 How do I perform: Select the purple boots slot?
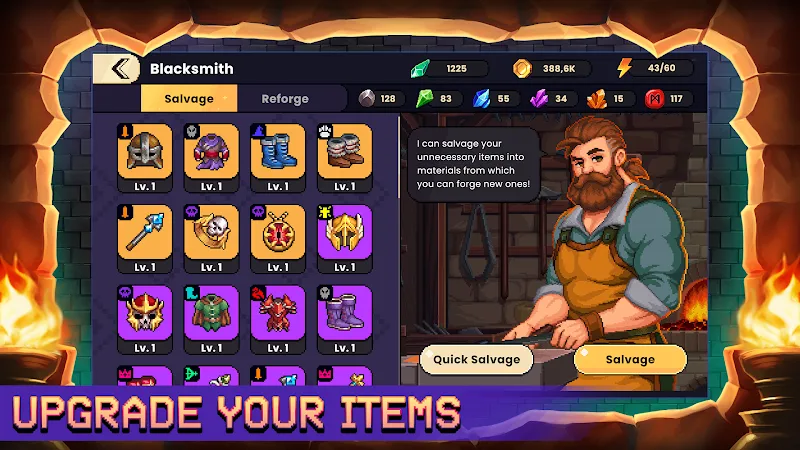point(345,313)
